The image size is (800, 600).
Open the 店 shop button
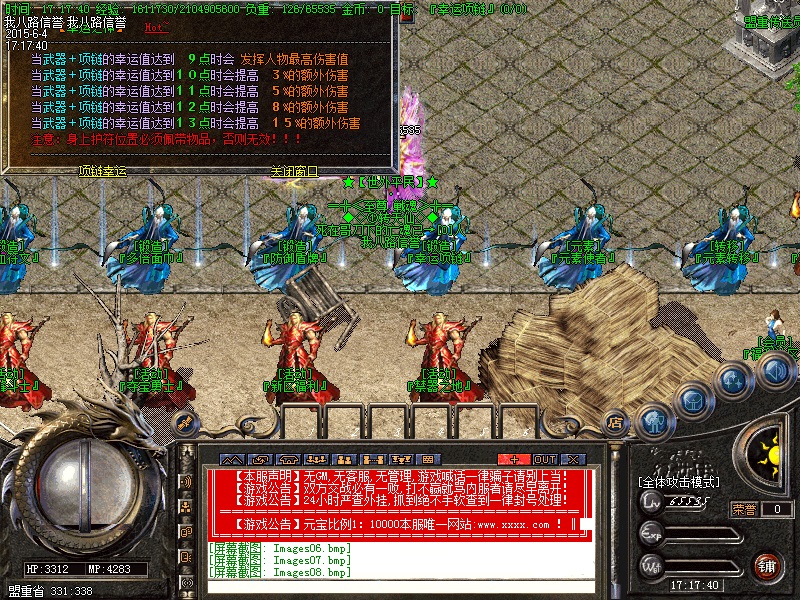[x=615, y=425]
